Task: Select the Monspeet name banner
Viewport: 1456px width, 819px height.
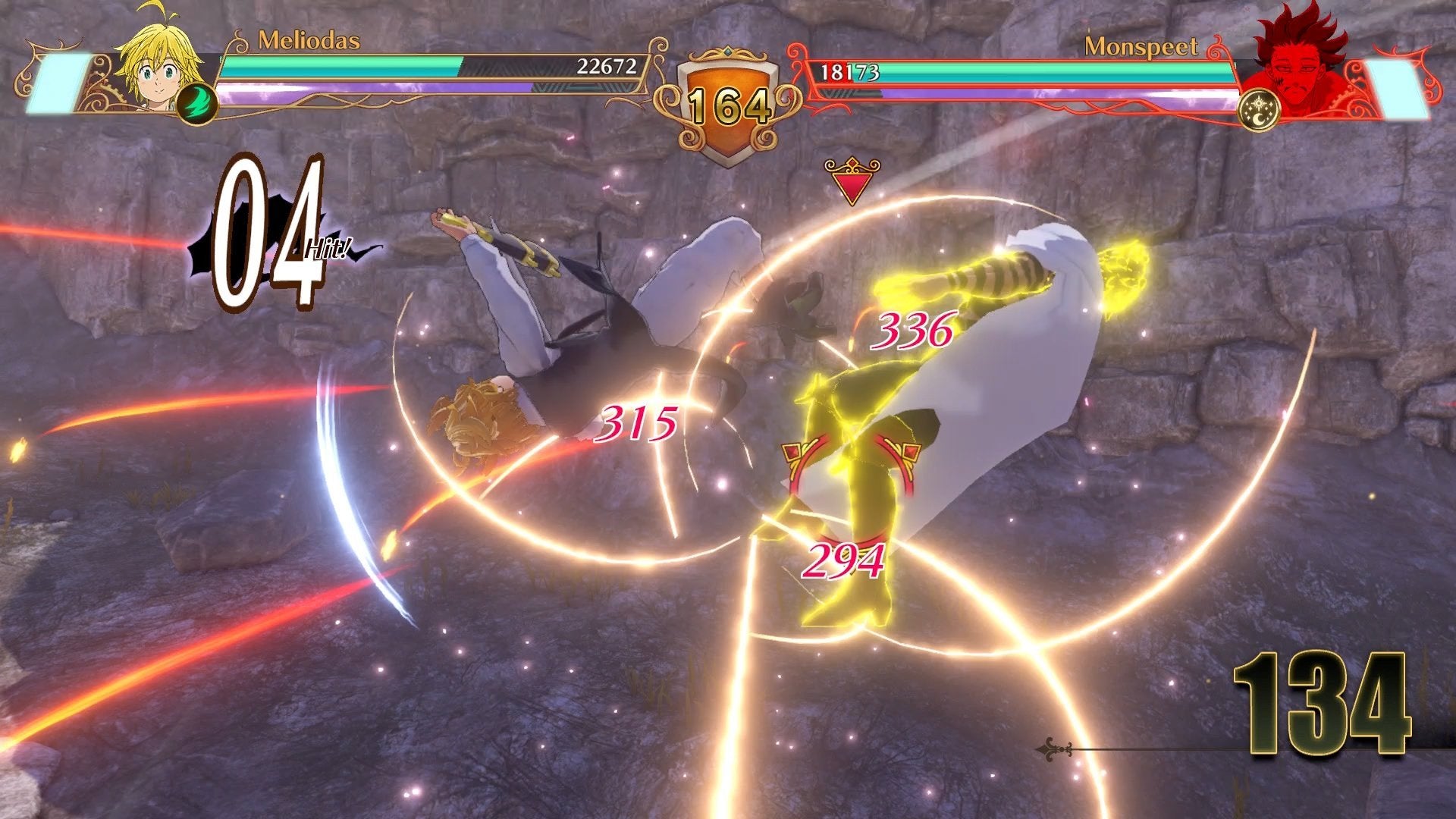Action: point(1141,45)
